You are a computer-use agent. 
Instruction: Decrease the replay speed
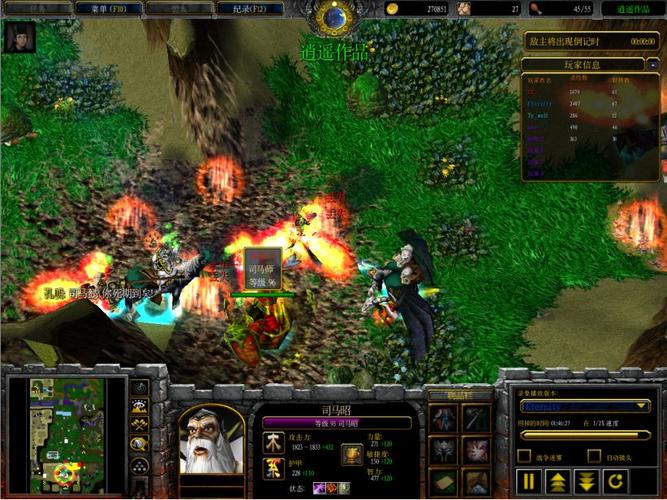586,482
